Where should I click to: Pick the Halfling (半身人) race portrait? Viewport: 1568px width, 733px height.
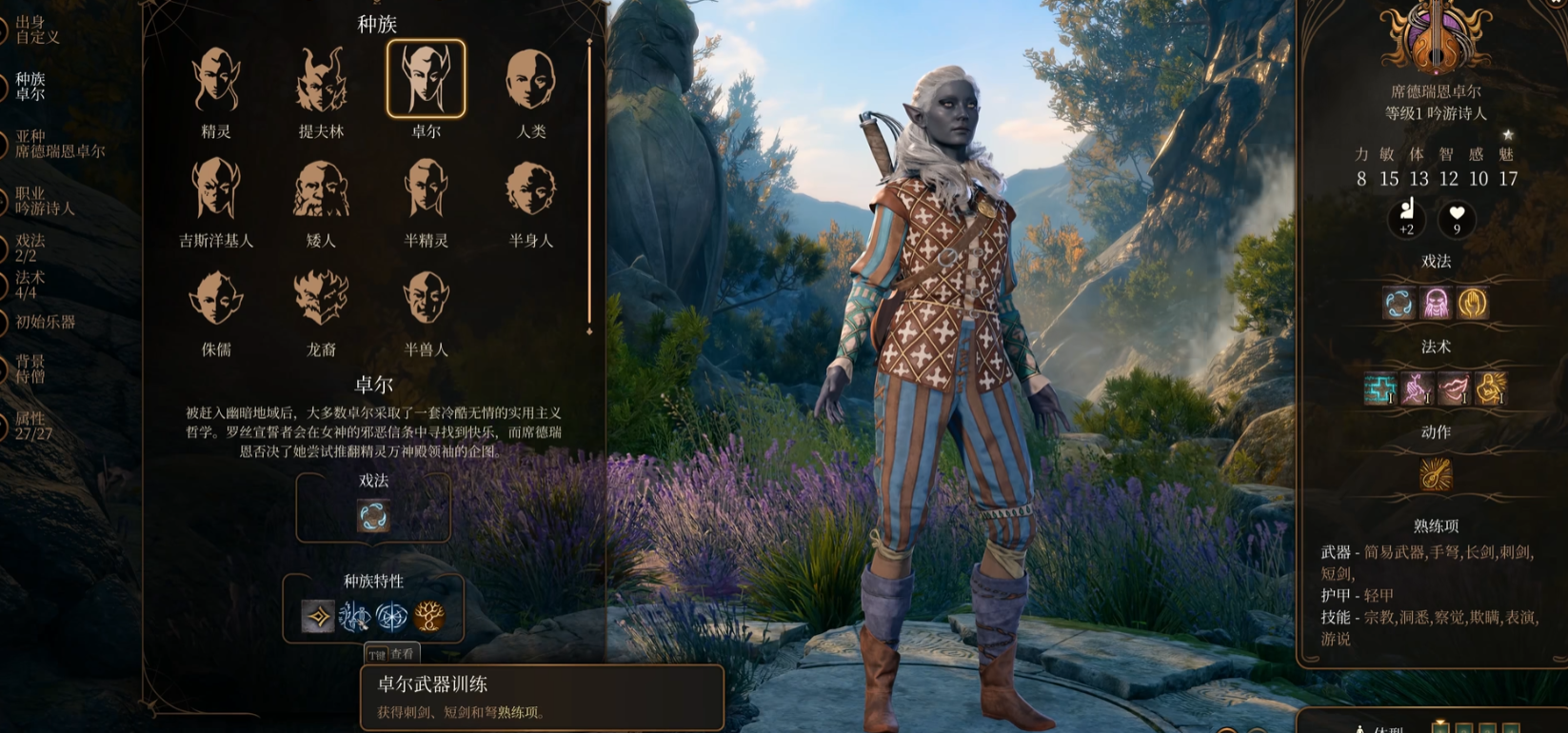pyautogui.click(x=530, y=189)
